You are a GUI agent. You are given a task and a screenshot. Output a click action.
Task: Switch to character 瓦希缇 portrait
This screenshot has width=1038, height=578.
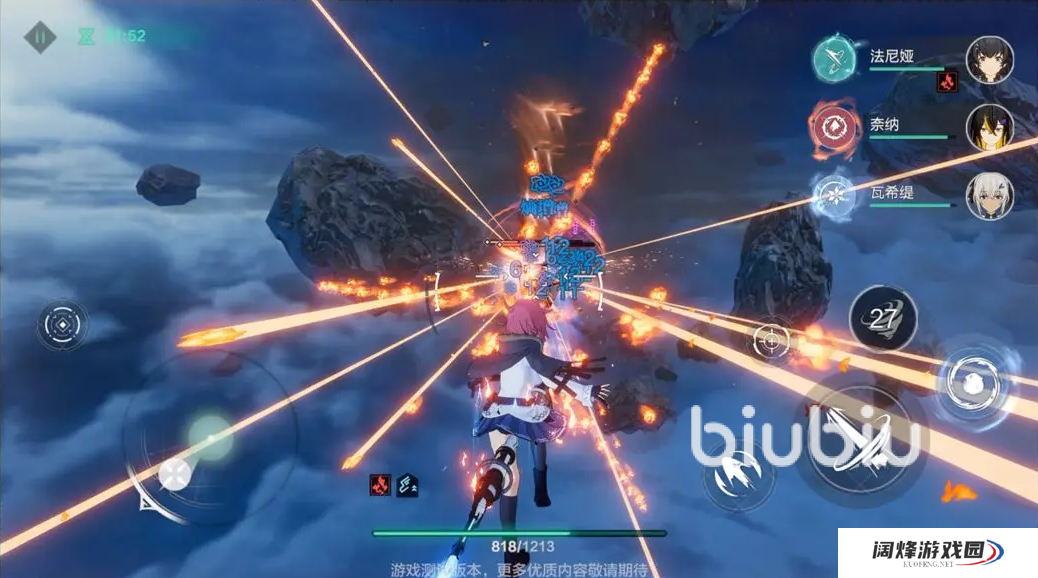(989, 195)
